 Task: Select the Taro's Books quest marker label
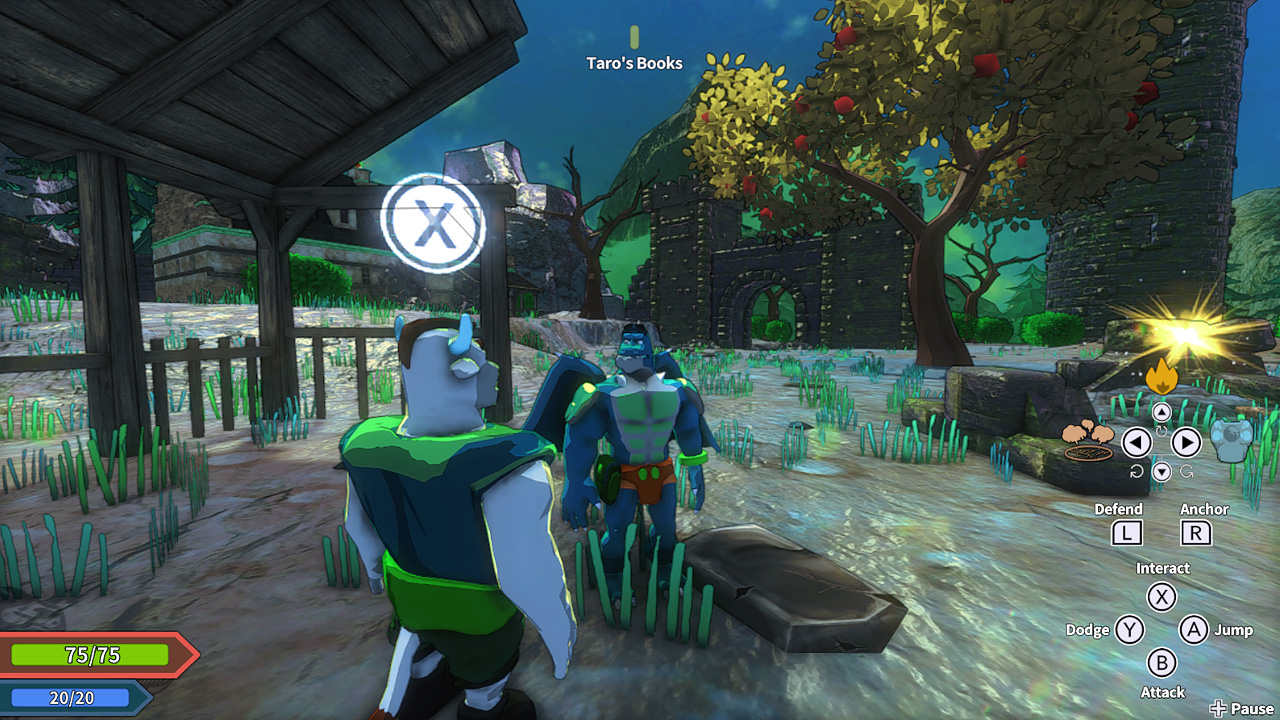tap(635, 63)
